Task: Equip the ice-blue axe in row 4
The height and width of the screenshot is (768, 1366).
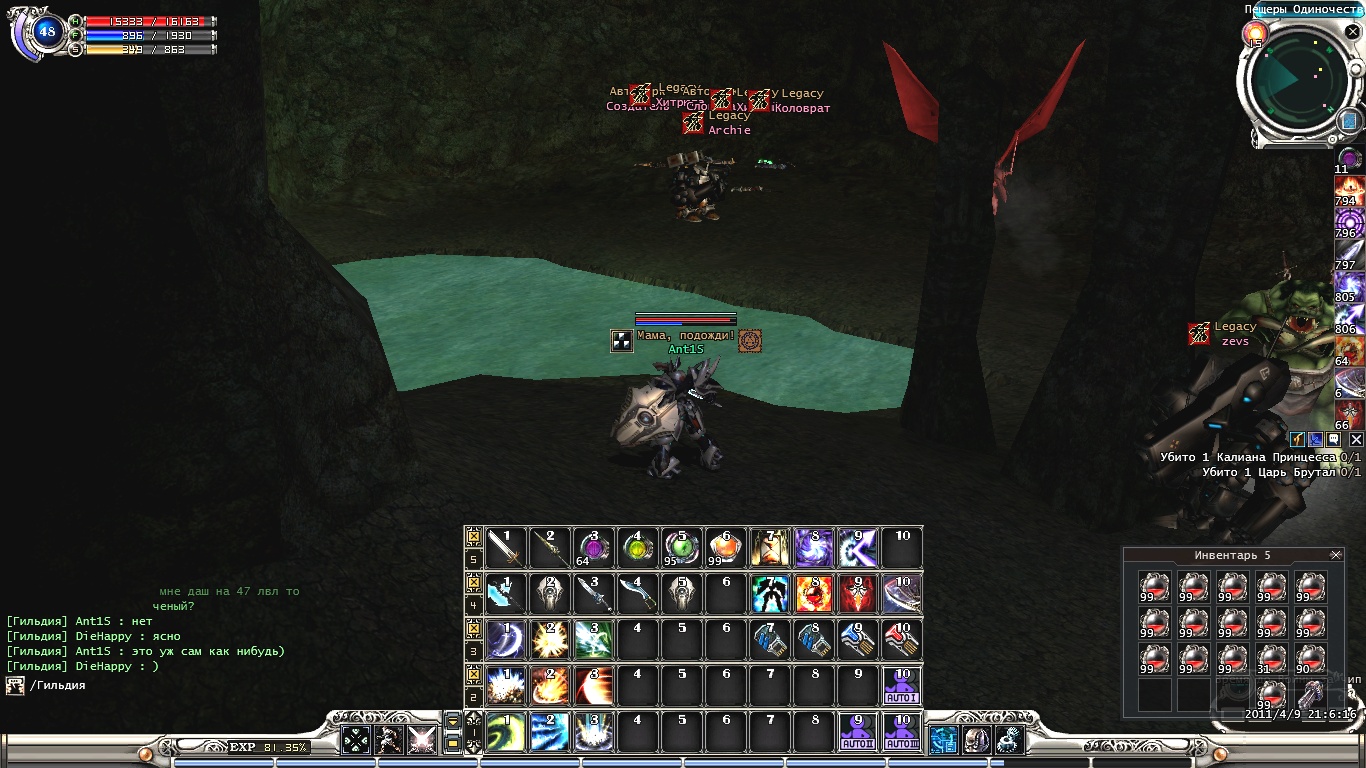Action: point(506,594)
